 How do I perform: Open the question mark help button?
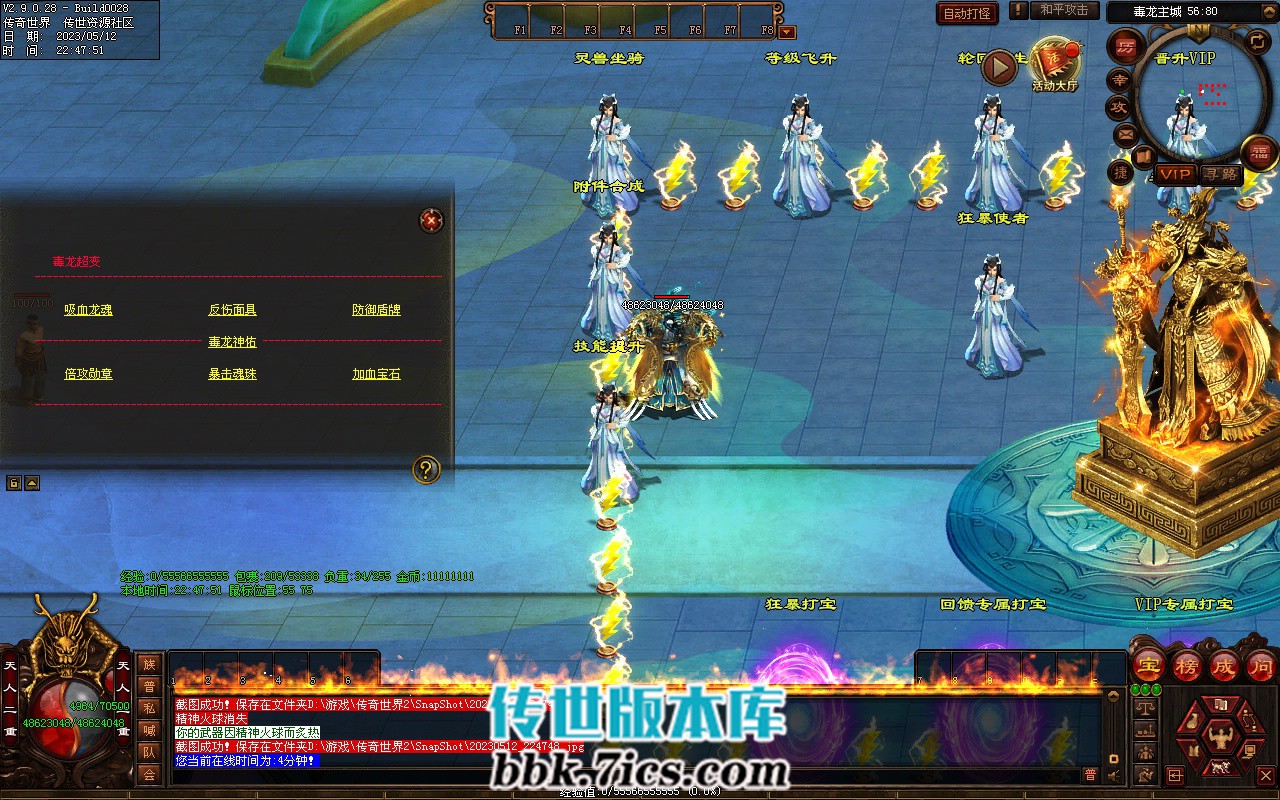427,469
